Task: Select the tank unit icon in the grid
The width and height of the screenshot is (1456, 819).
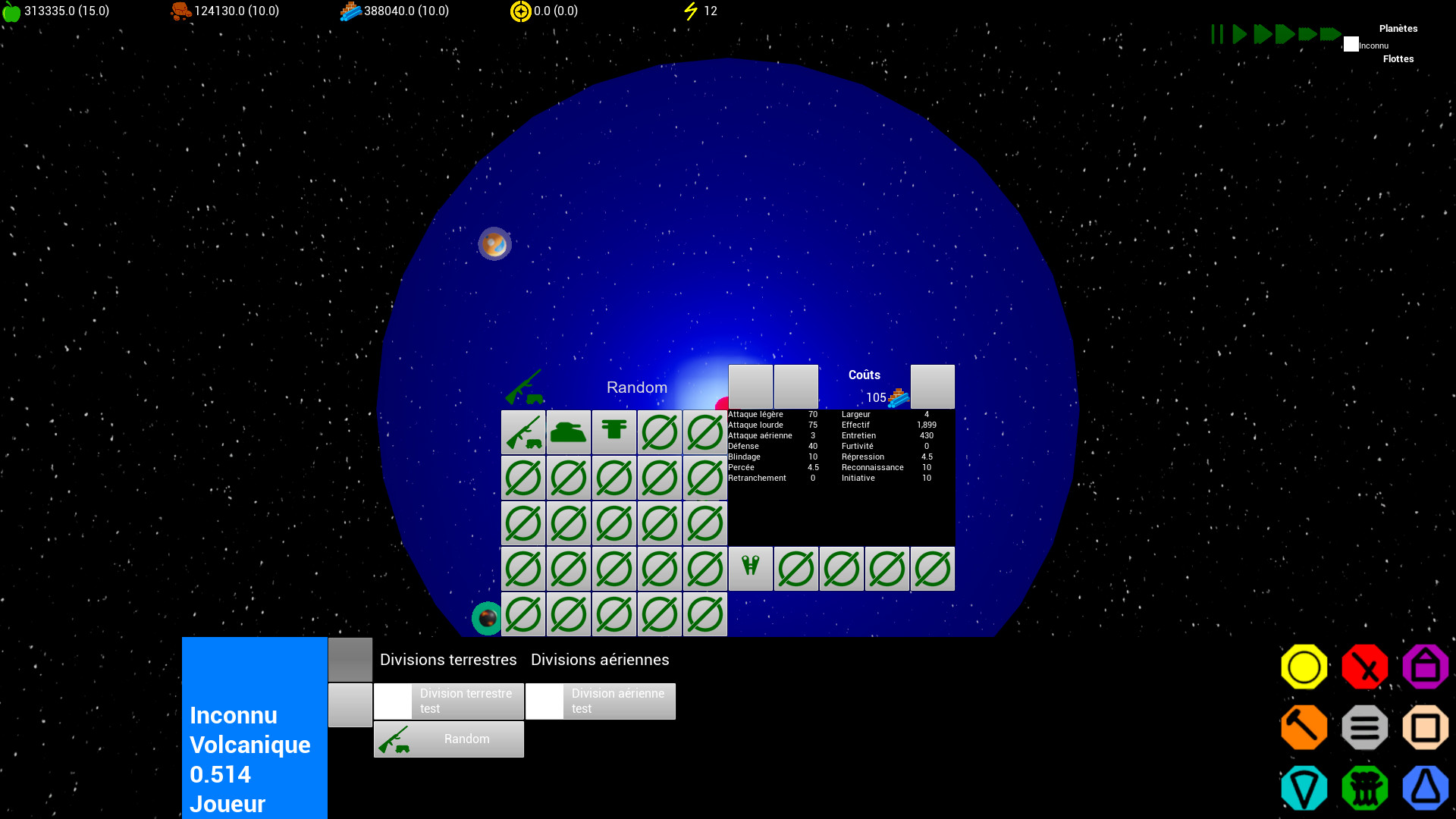Action: click(x=568, y=432)
